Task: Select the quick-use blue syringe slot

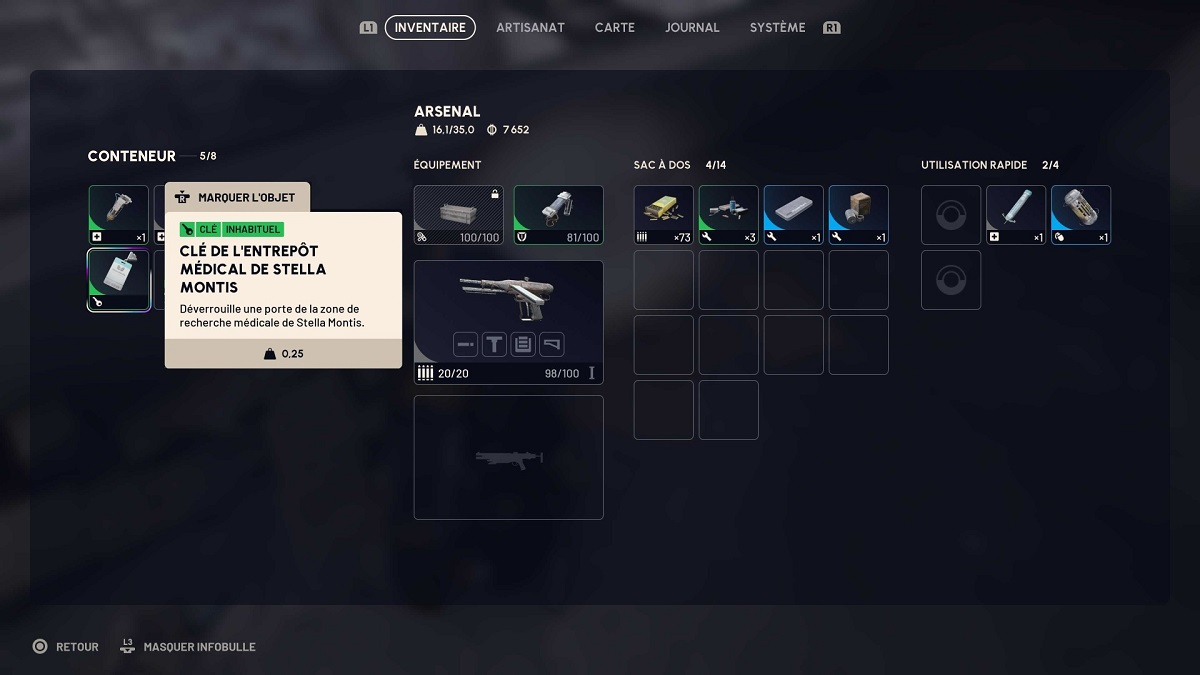Action: (x=1016, y=215)
